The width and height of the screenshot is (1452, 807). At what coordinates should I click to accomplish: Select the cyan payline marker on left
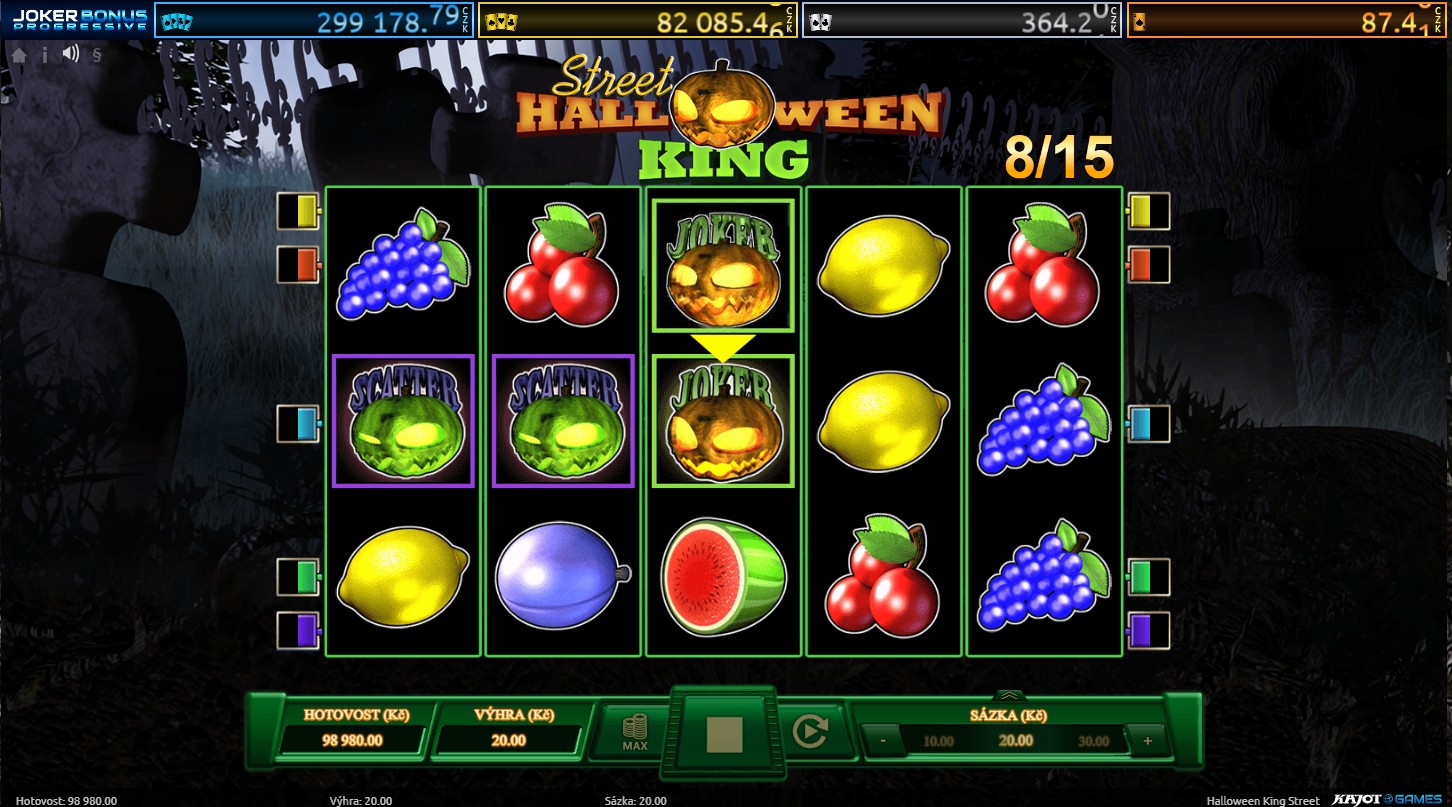[299, 423]
